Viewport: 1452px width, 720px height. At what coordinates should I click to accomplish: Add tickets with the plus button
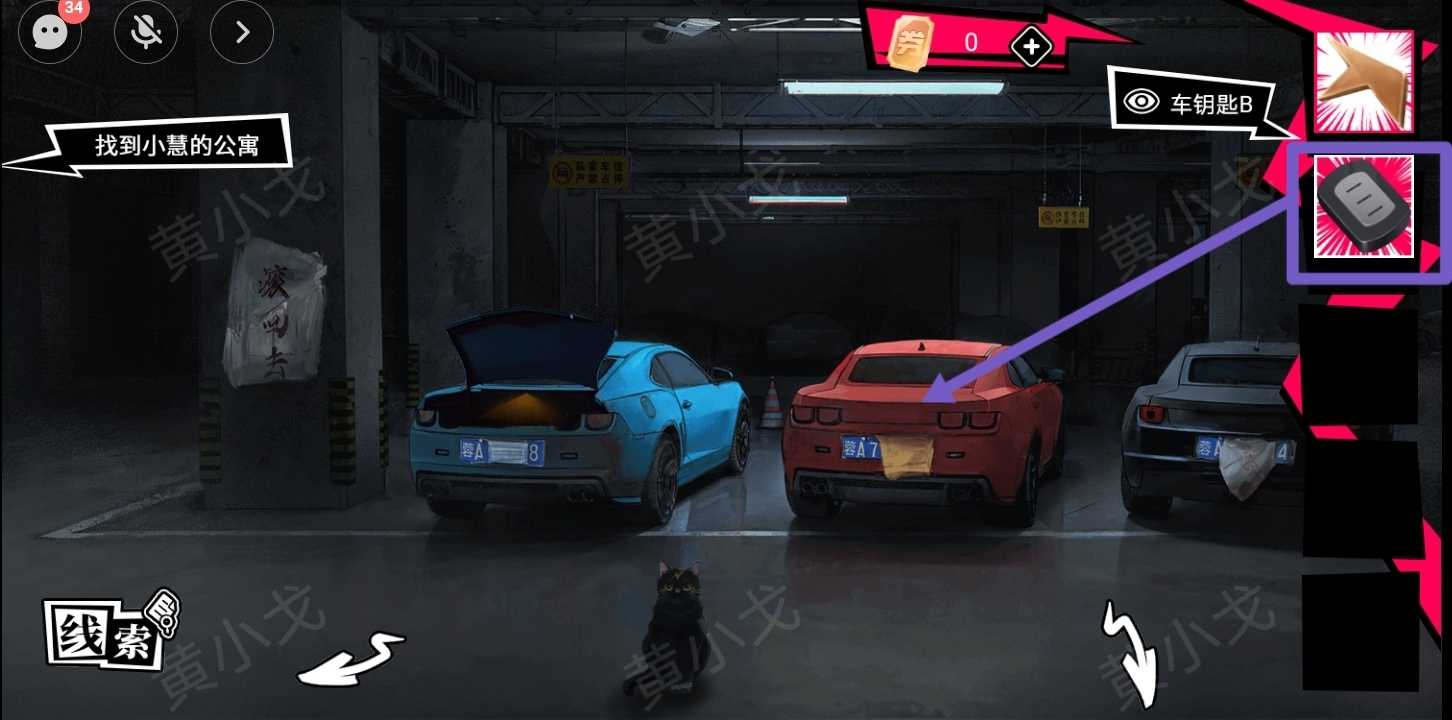pyautogui.click(x=1031, y=45)
